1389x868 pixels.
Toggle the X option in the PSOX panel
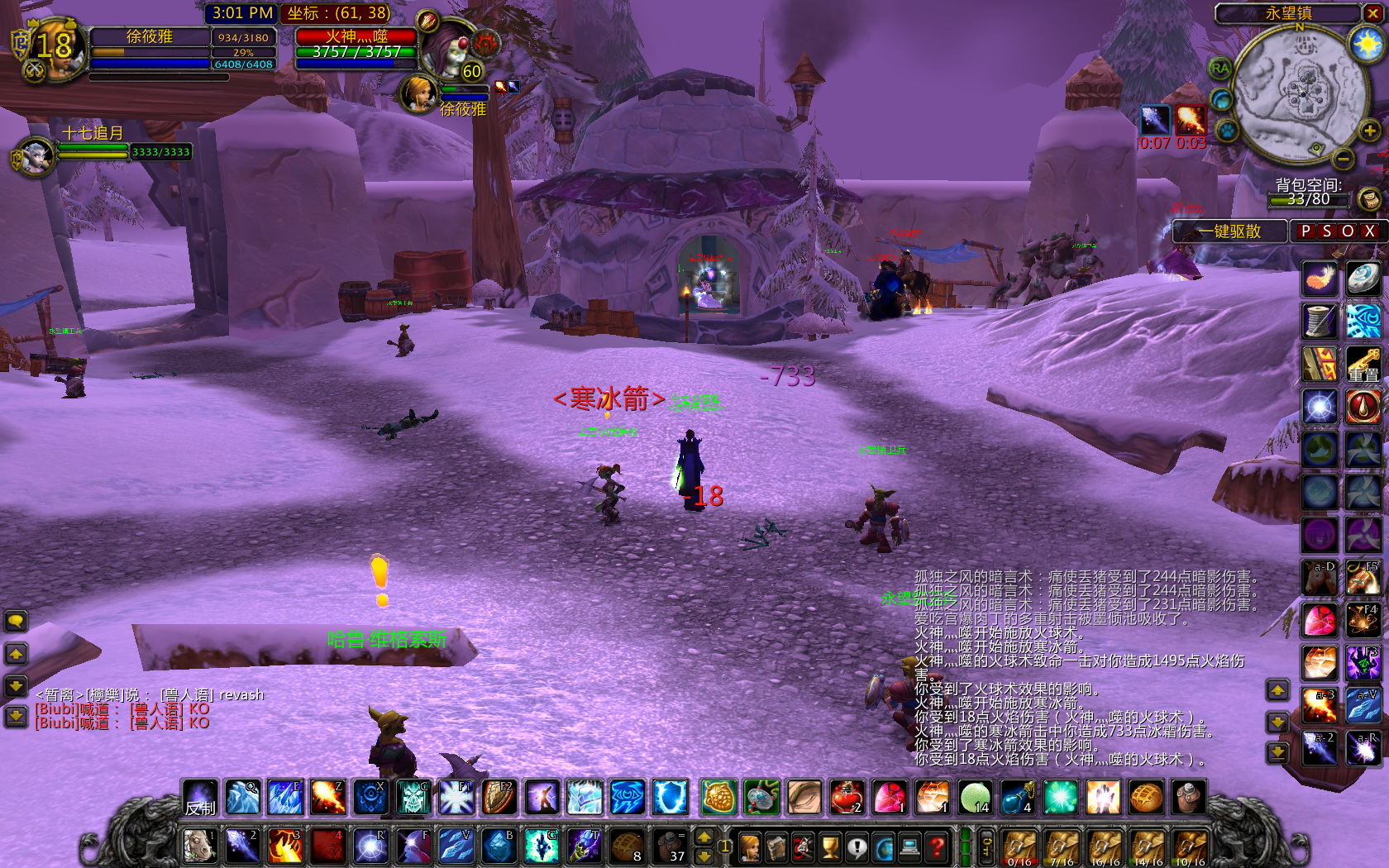tap(1368, 231)
